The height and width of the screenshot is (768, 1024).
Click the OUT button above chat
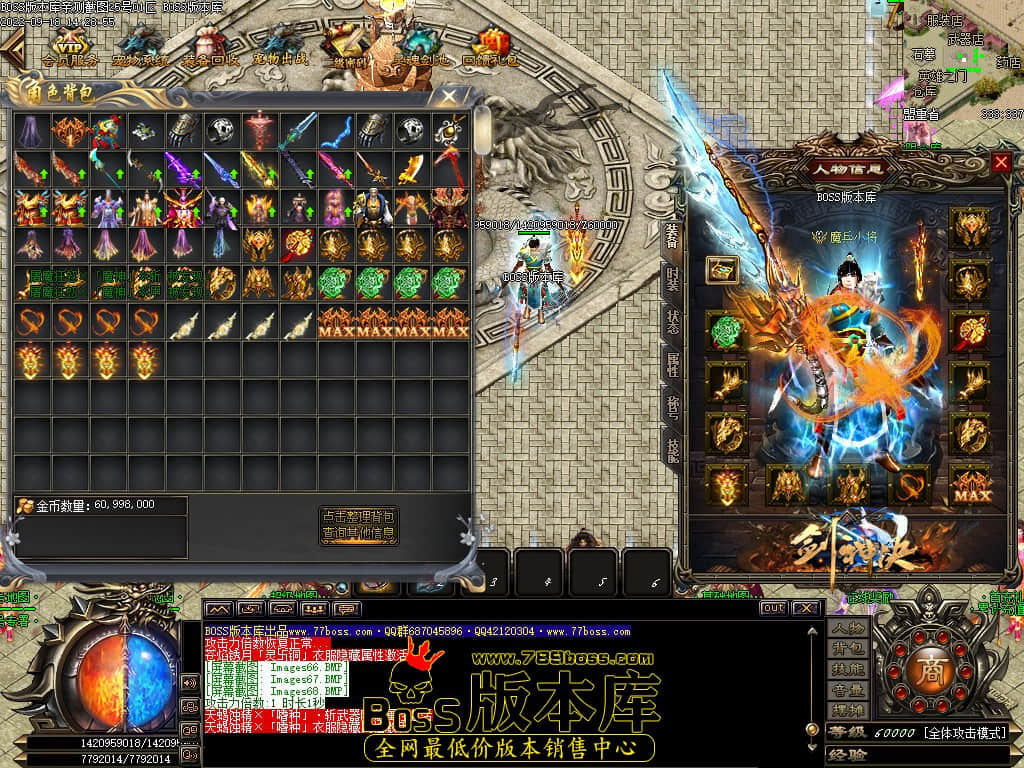tap(773, 608)
